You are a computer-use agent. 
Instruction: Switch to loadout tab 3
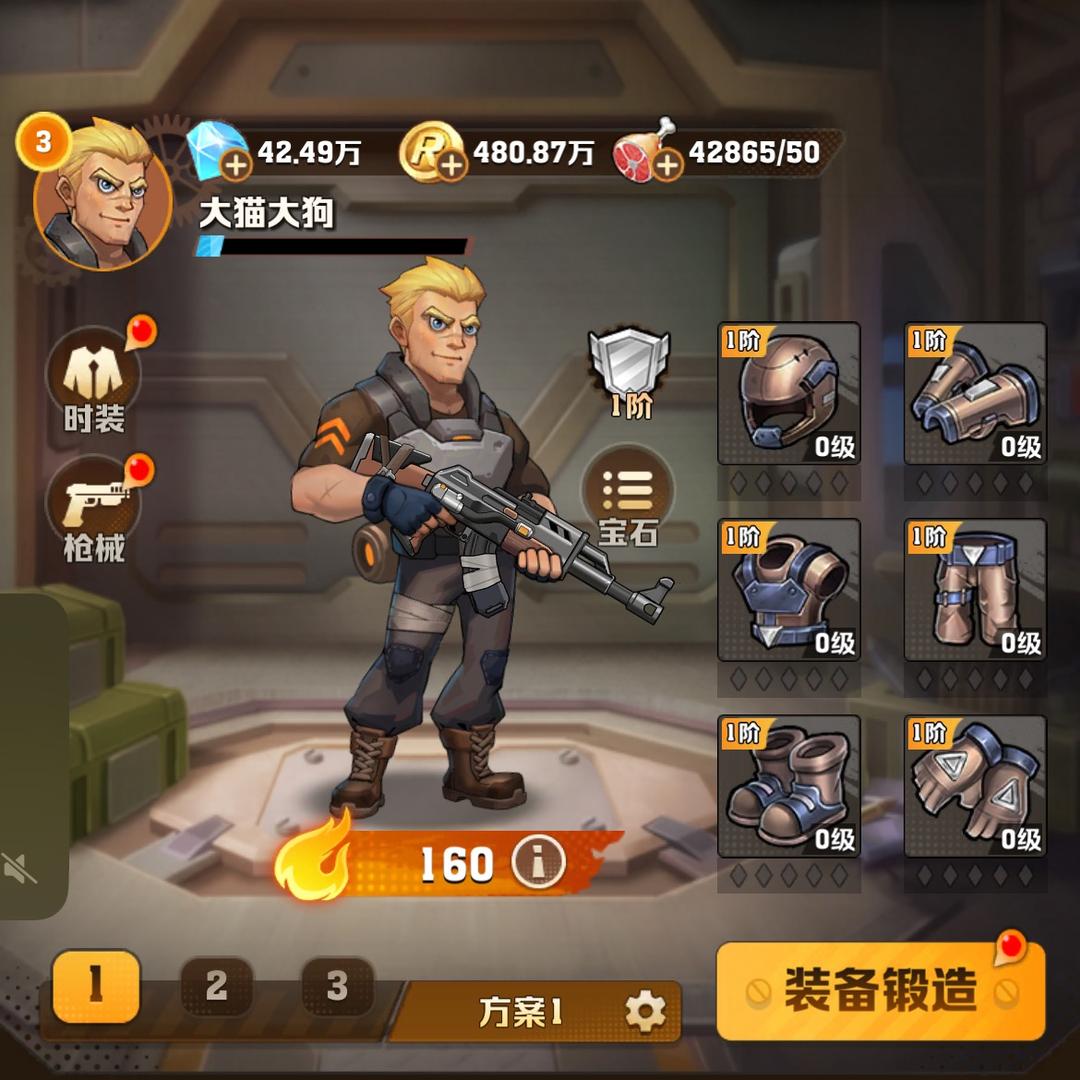[x=337, y=986]
